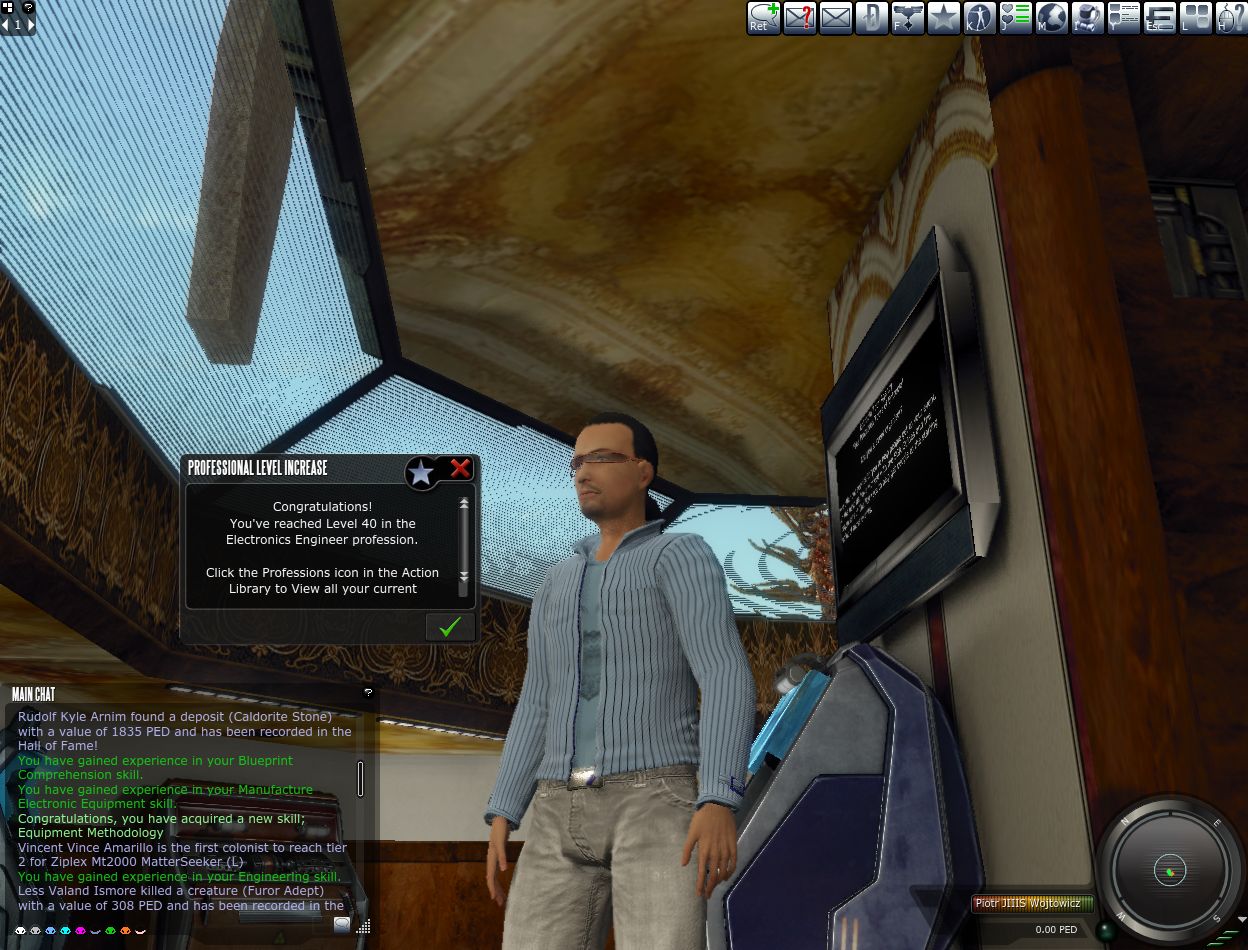Open the human figure character icon
Viewport: 1248px width, 950px height.
point(980,18)
